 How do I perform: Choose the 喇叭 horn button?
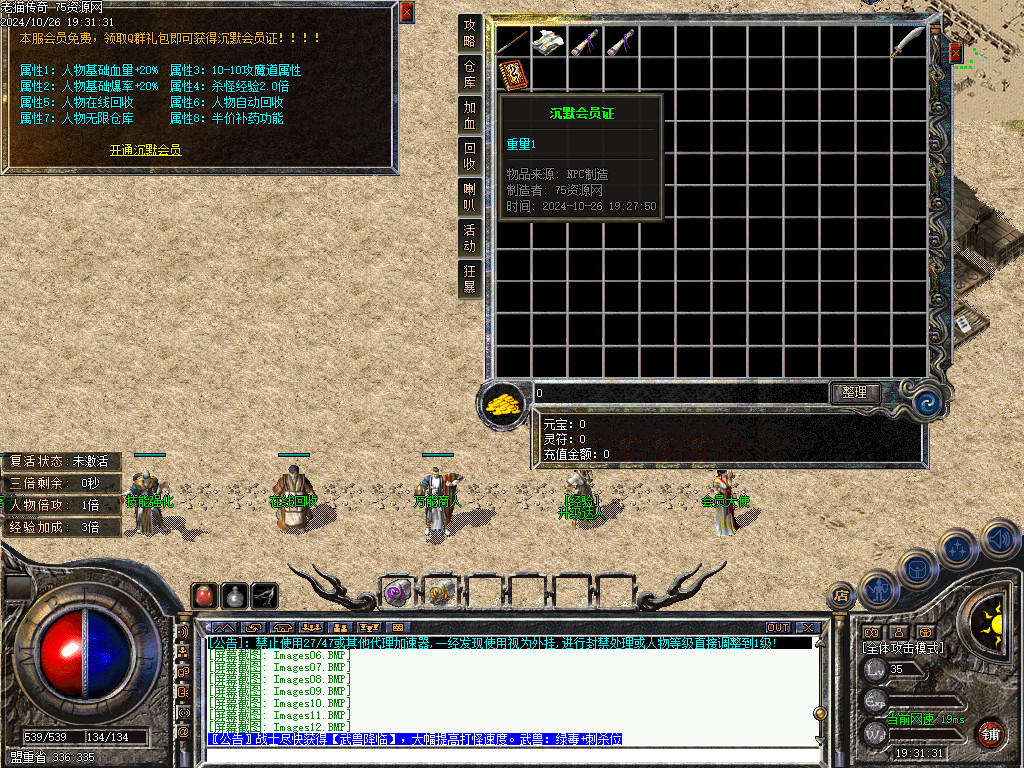click(x=469, y=197)
